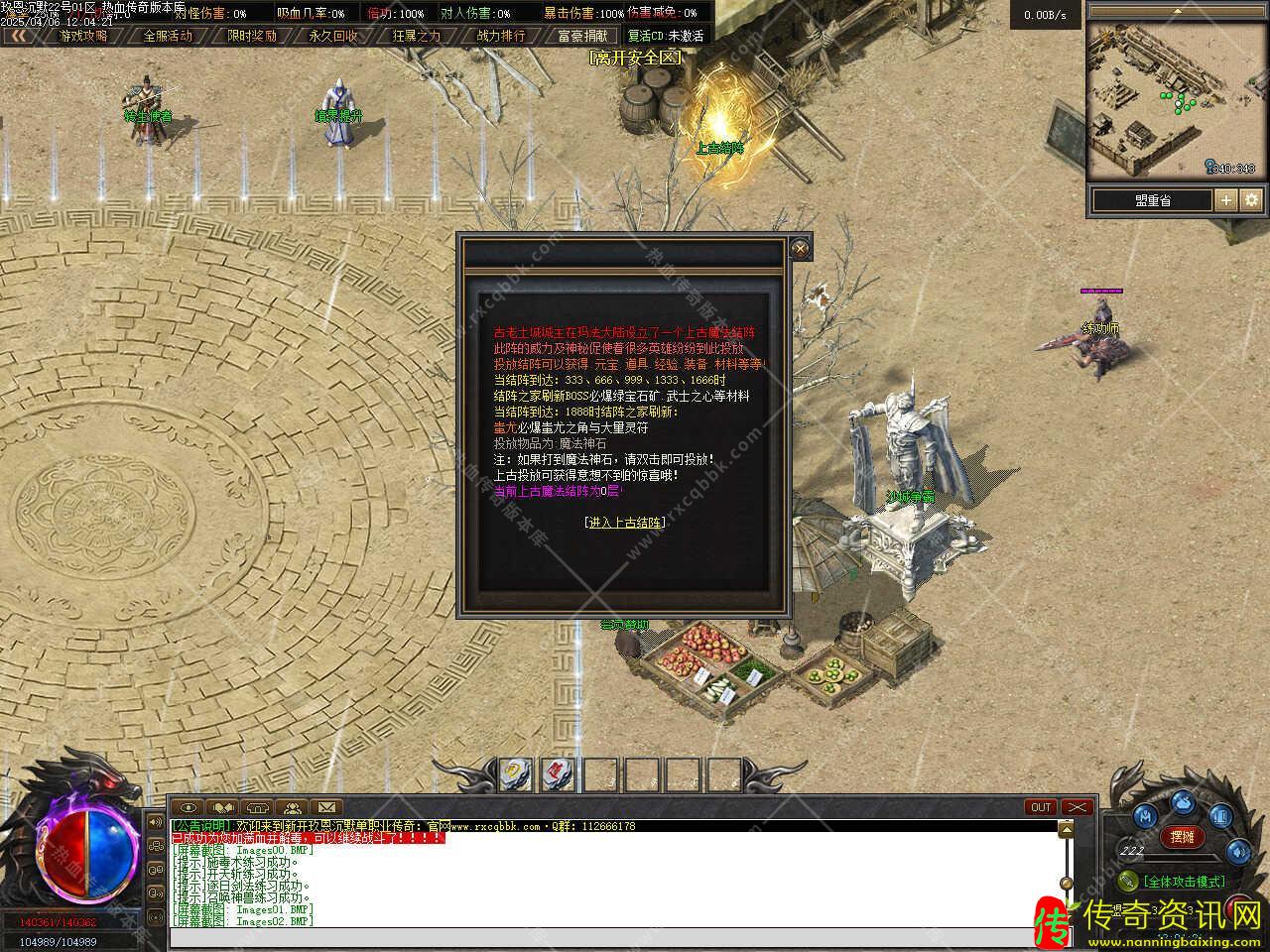The image size is (1270, 952).
Task: Type in the chat input field
Action: point(615,938)
